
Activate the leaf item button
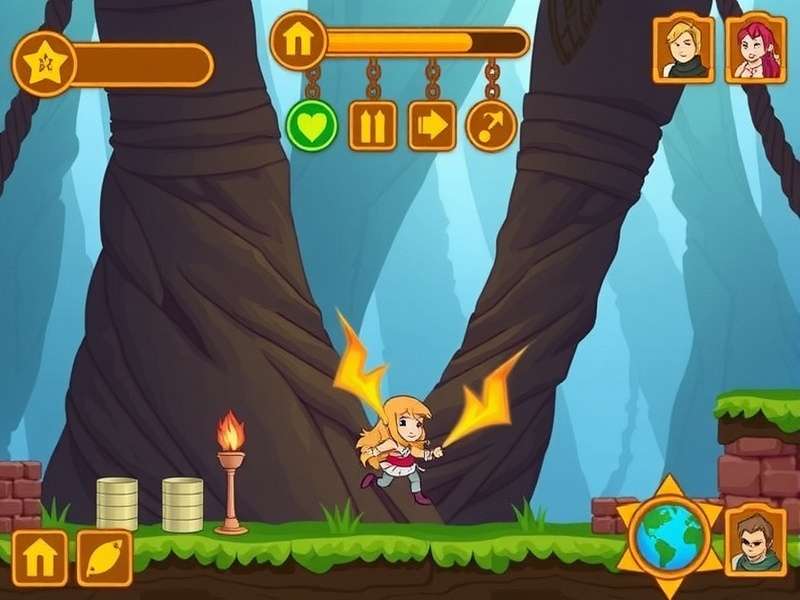pos(105,558)
